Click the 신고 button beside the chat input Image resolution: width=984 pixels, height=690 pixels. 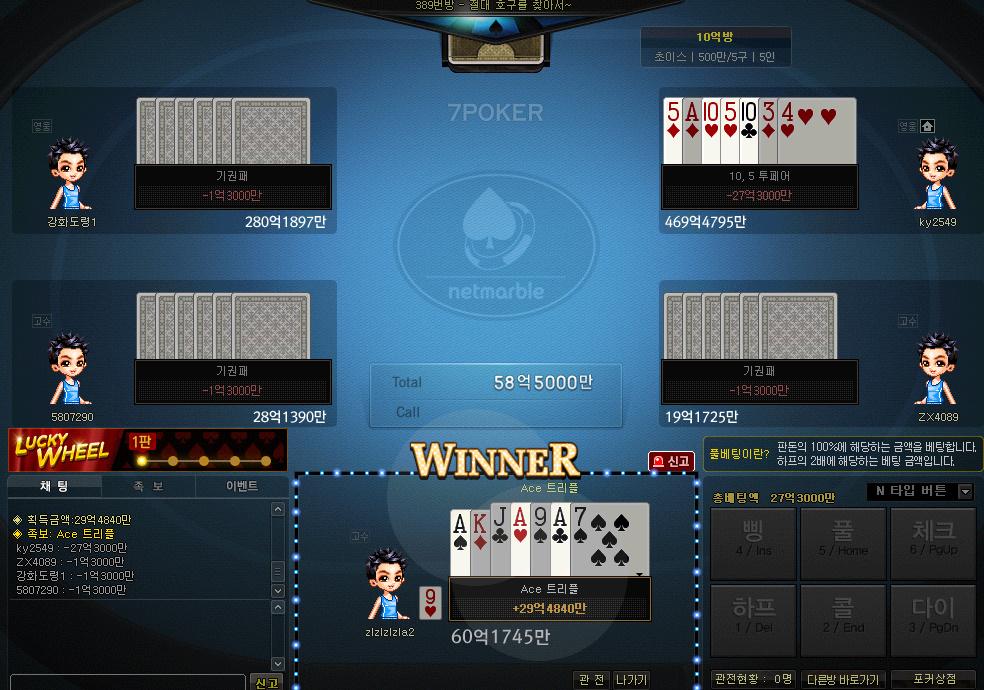tap(266, 682)
